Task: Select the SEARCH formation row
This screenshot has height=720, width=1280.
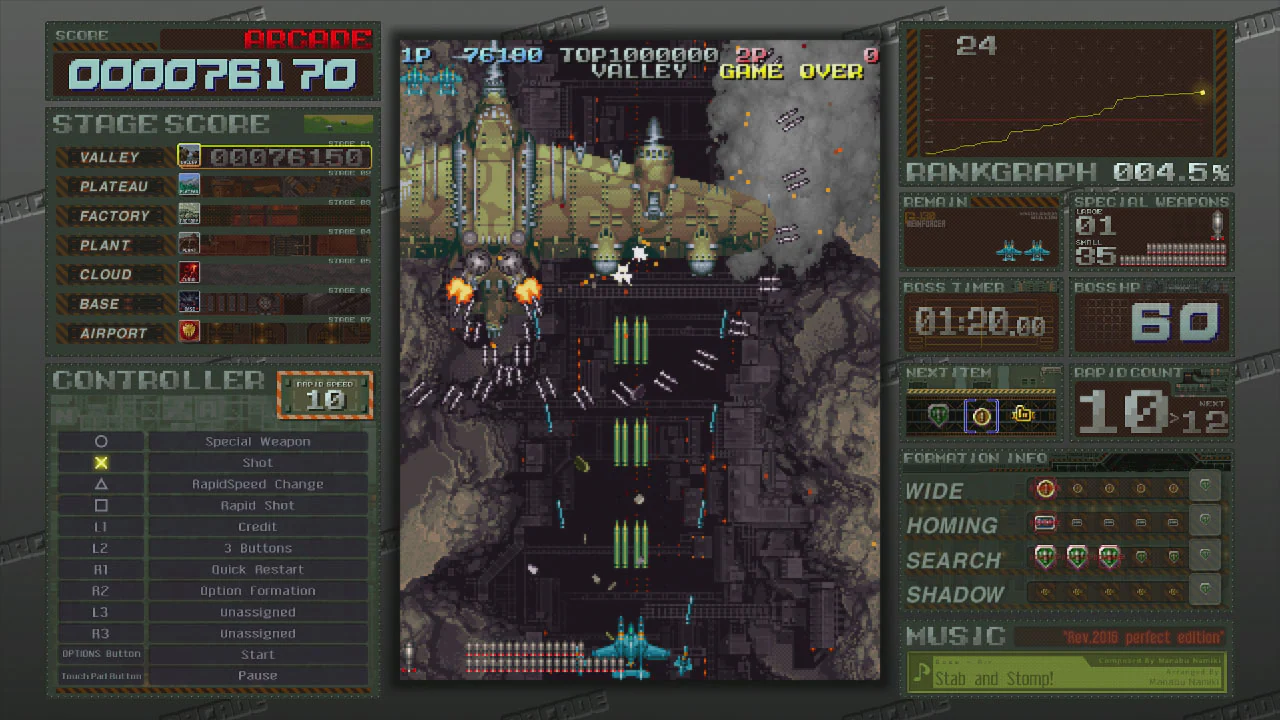Action: (x=1064, y=559)
